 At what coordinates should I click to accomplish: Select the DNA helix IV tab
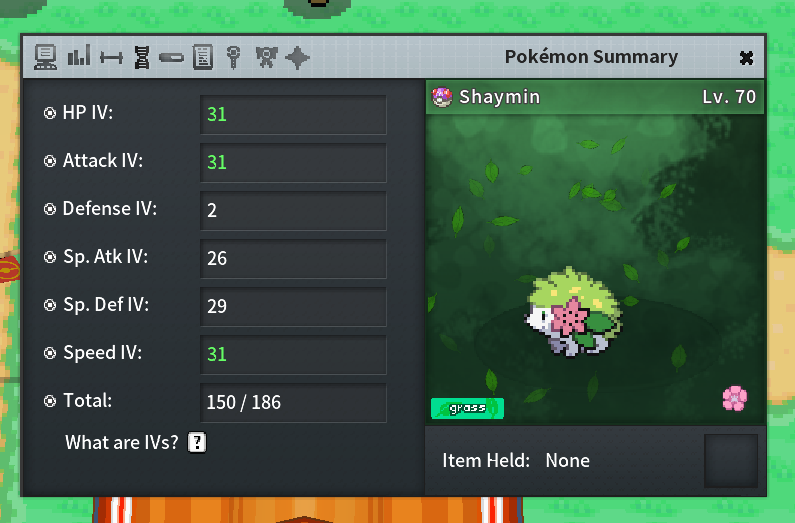coord(142,57)
